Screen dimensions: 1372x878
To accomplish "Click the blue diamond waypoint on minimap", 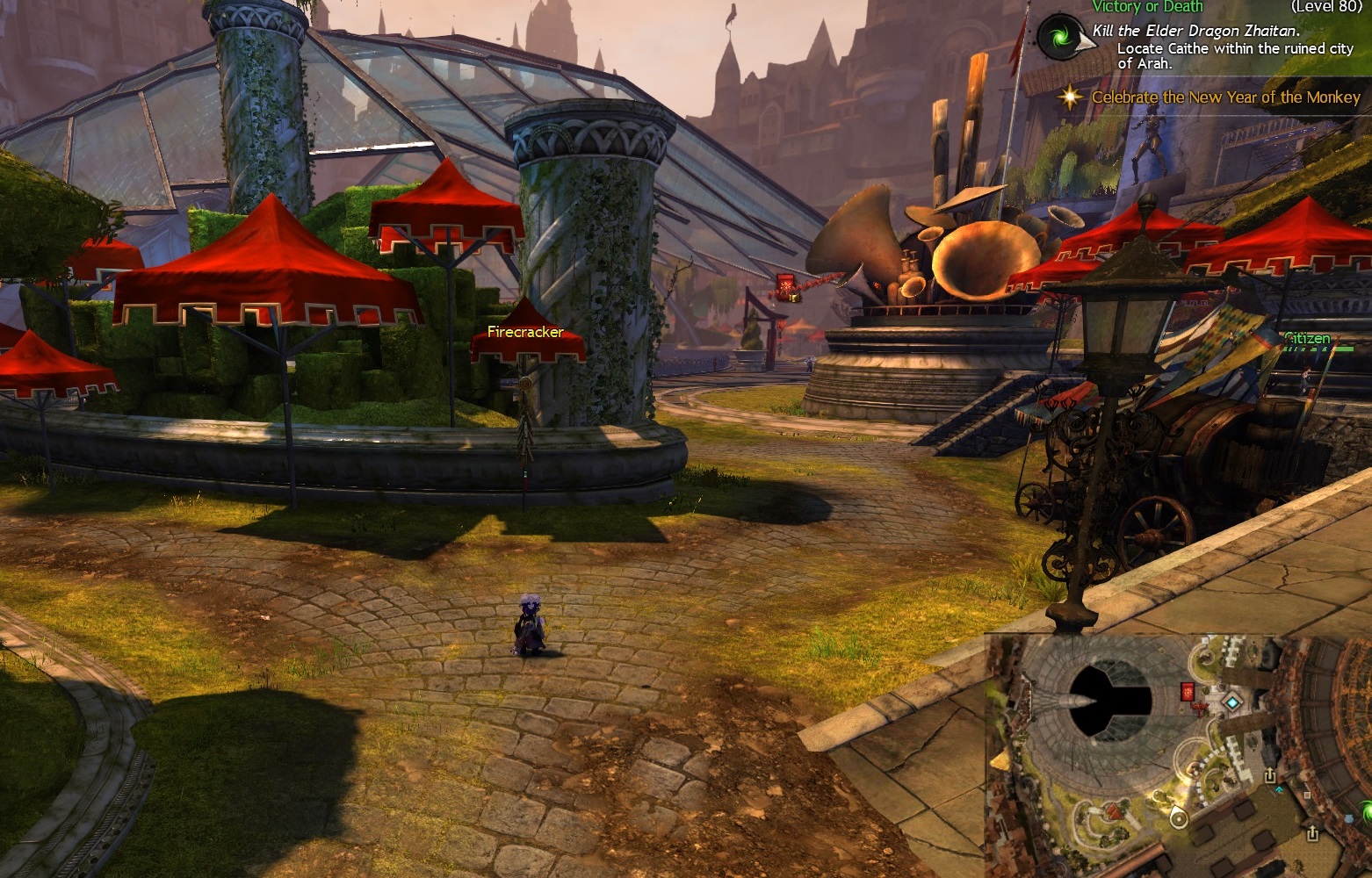I will (1233, 702).
